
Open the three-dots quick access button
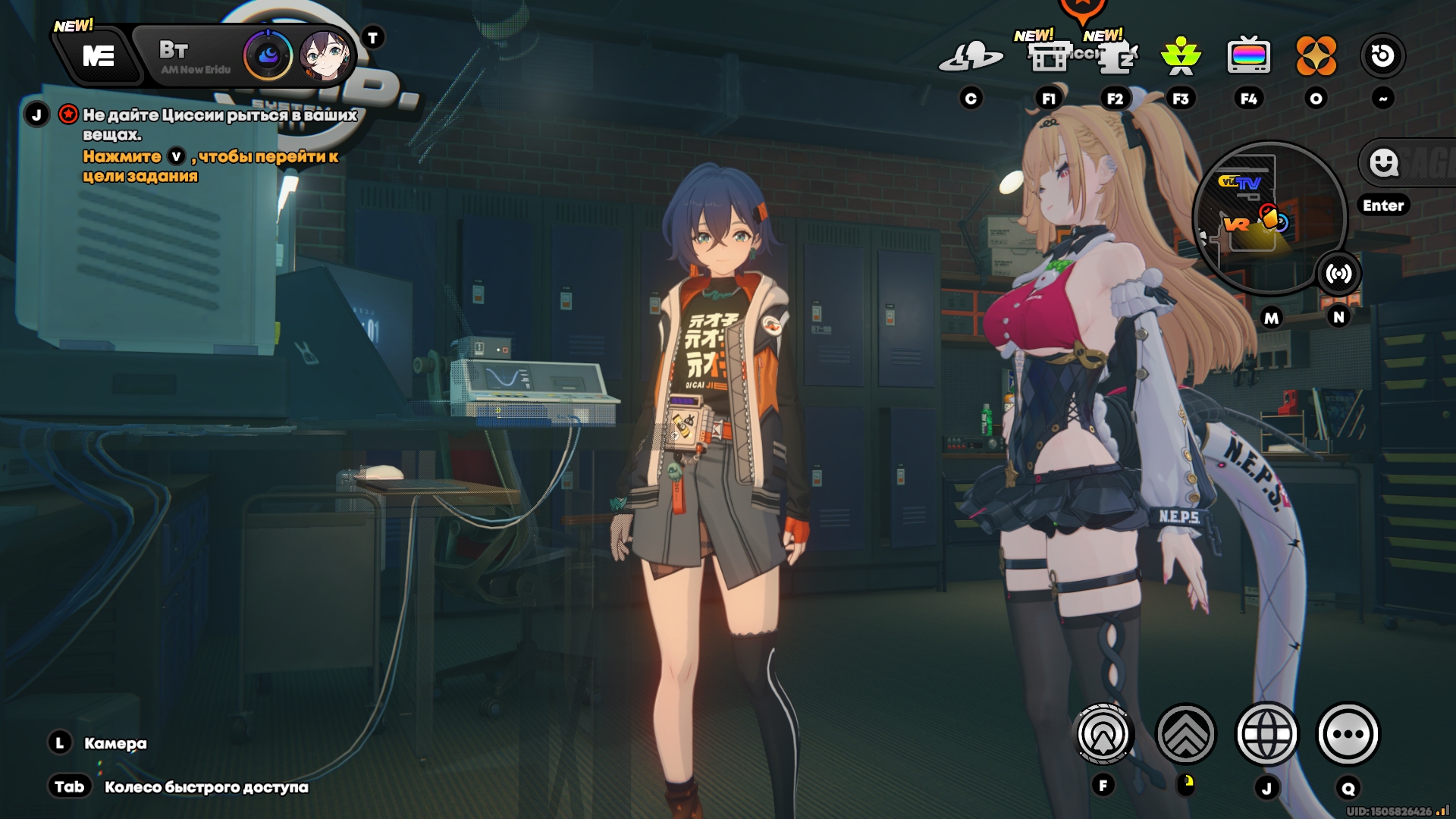pos(1348,734)
